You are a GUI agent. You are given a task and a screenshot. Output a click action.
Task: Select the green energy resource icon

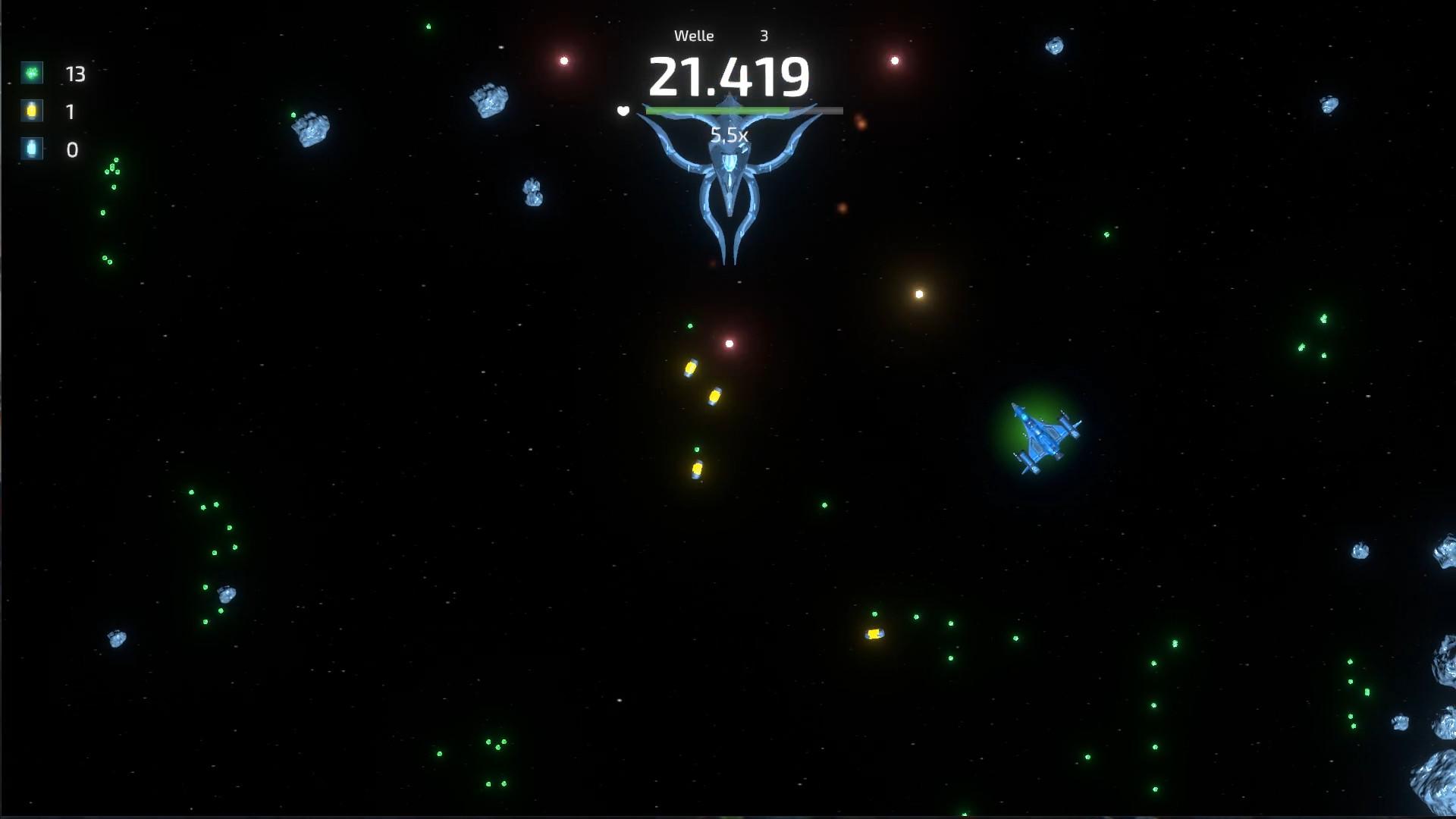[x=30, y=74]
